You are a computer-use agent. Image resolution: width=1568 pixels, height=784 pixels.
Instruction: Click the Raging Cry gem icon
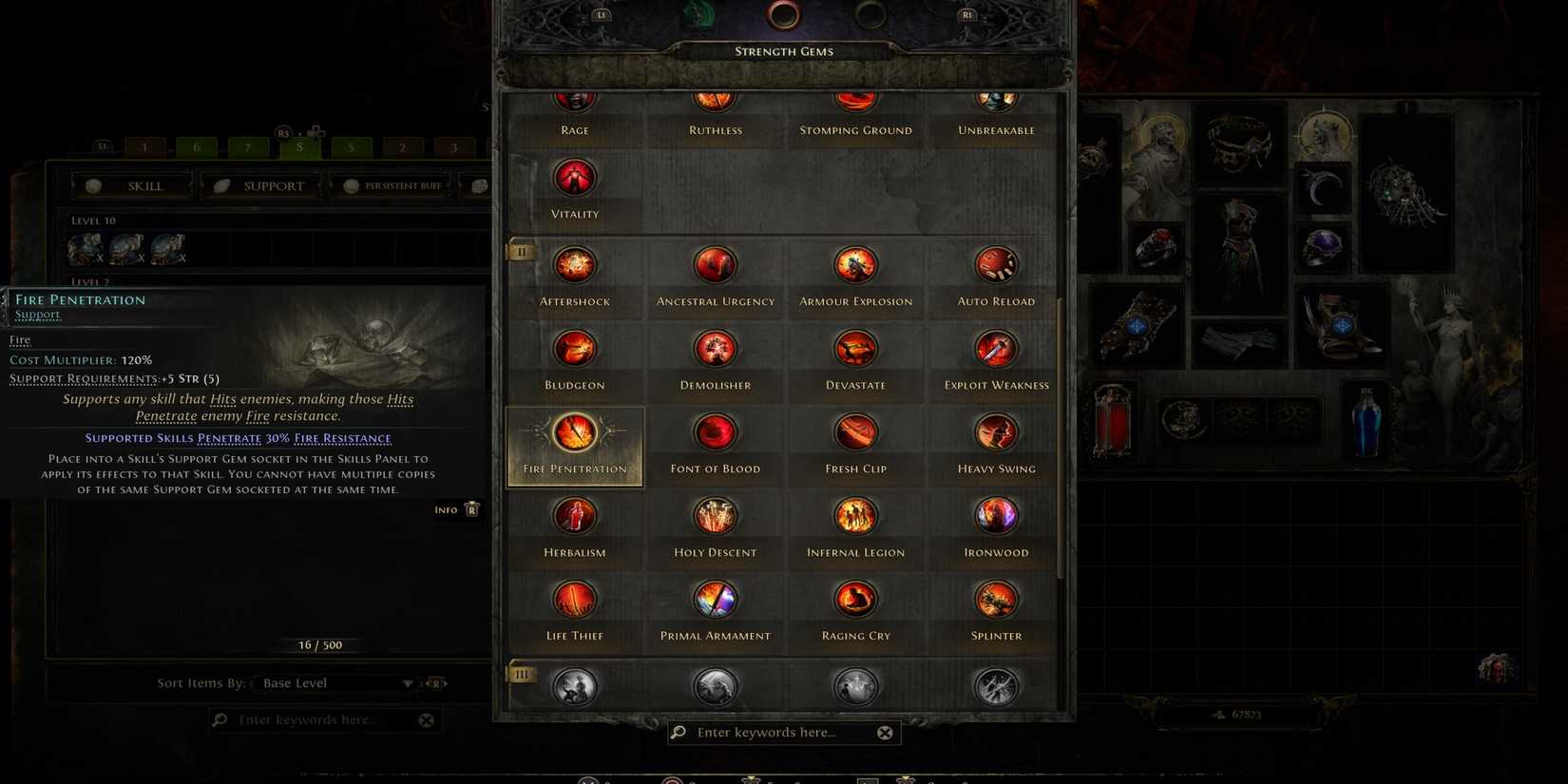[x=854, y=599]
